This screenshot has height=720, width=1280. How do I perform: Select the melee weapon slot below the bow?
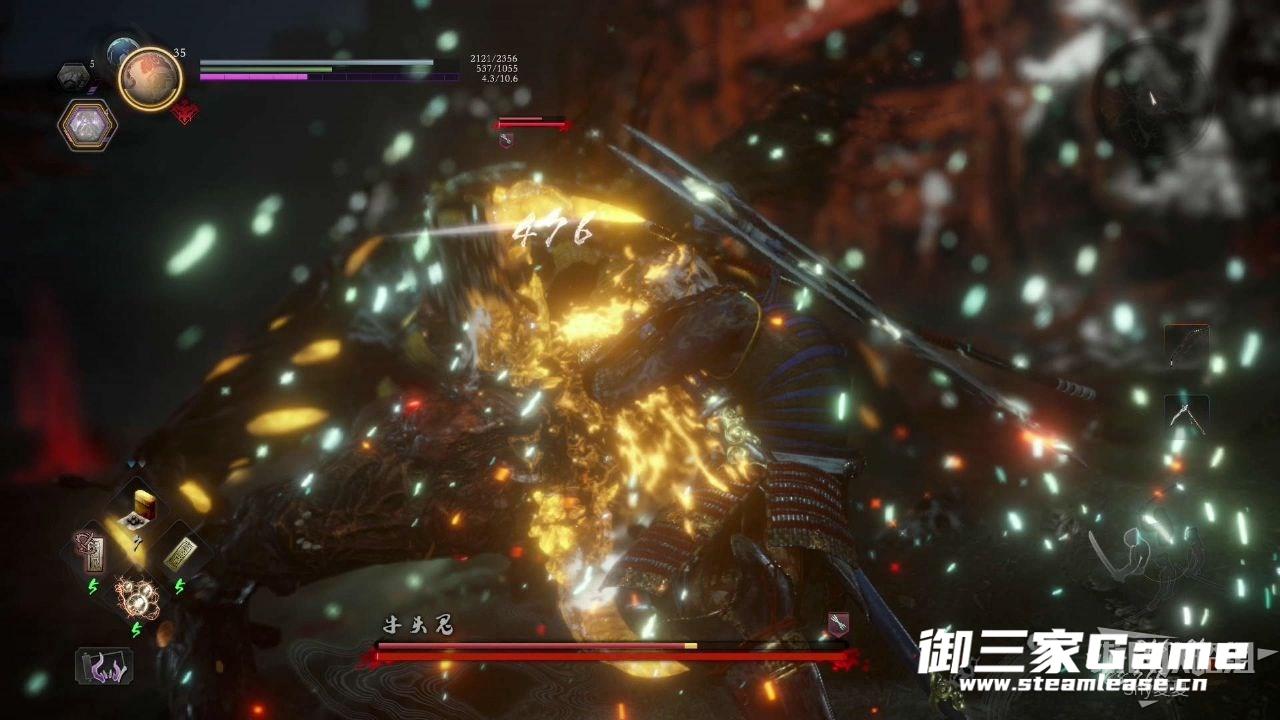pos(1187,415)
